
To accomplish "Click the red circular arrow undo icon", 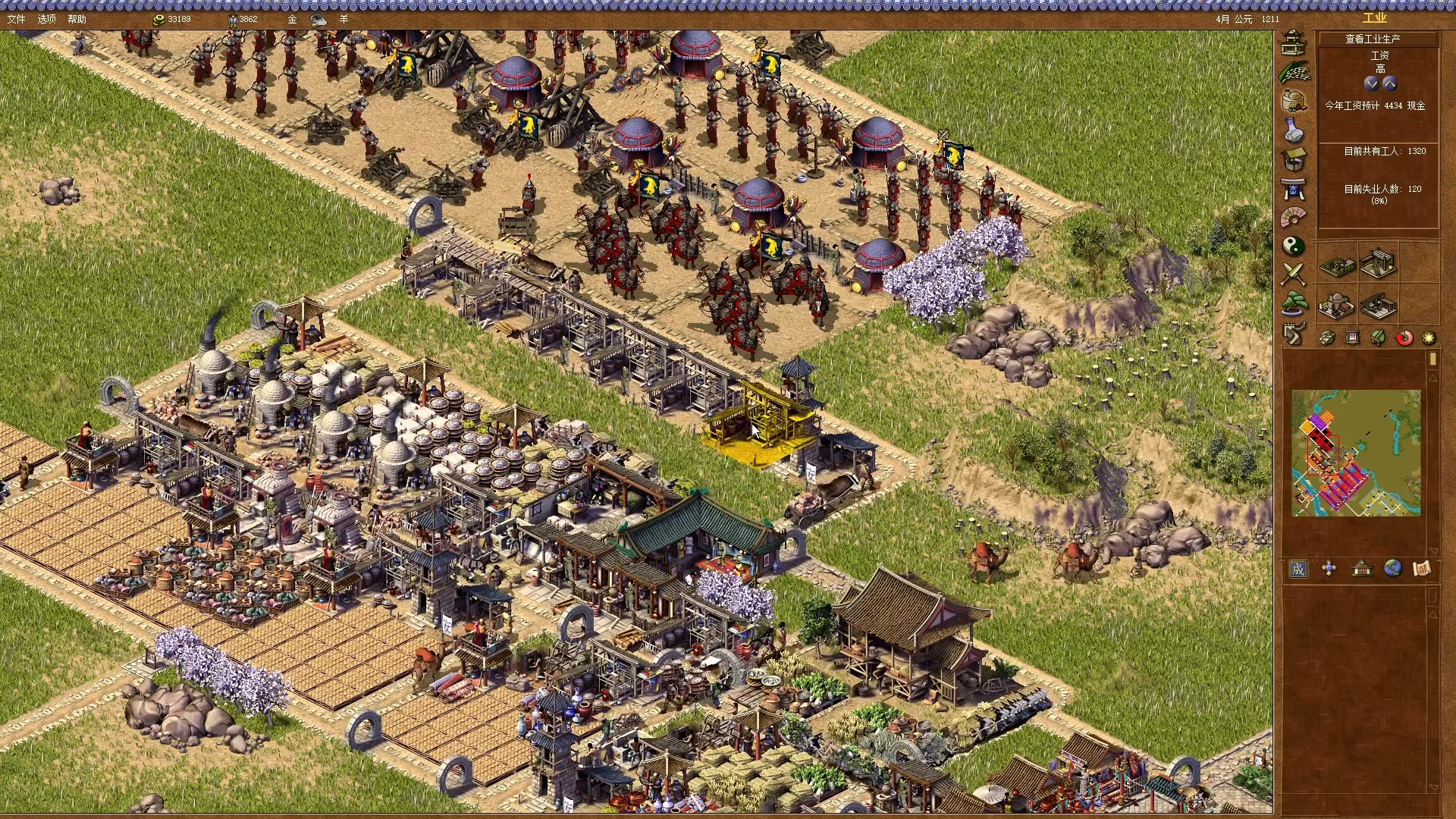I will pos(1404,338).
